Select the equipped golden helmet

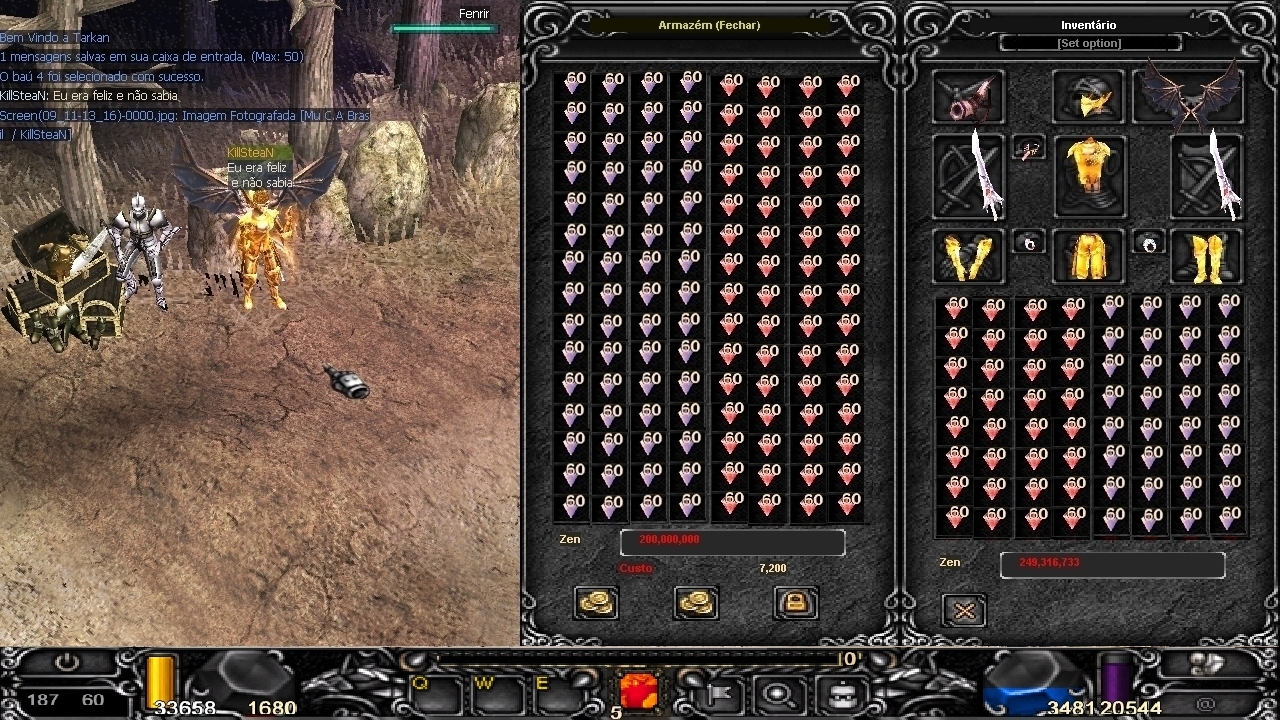[1088, 97]
